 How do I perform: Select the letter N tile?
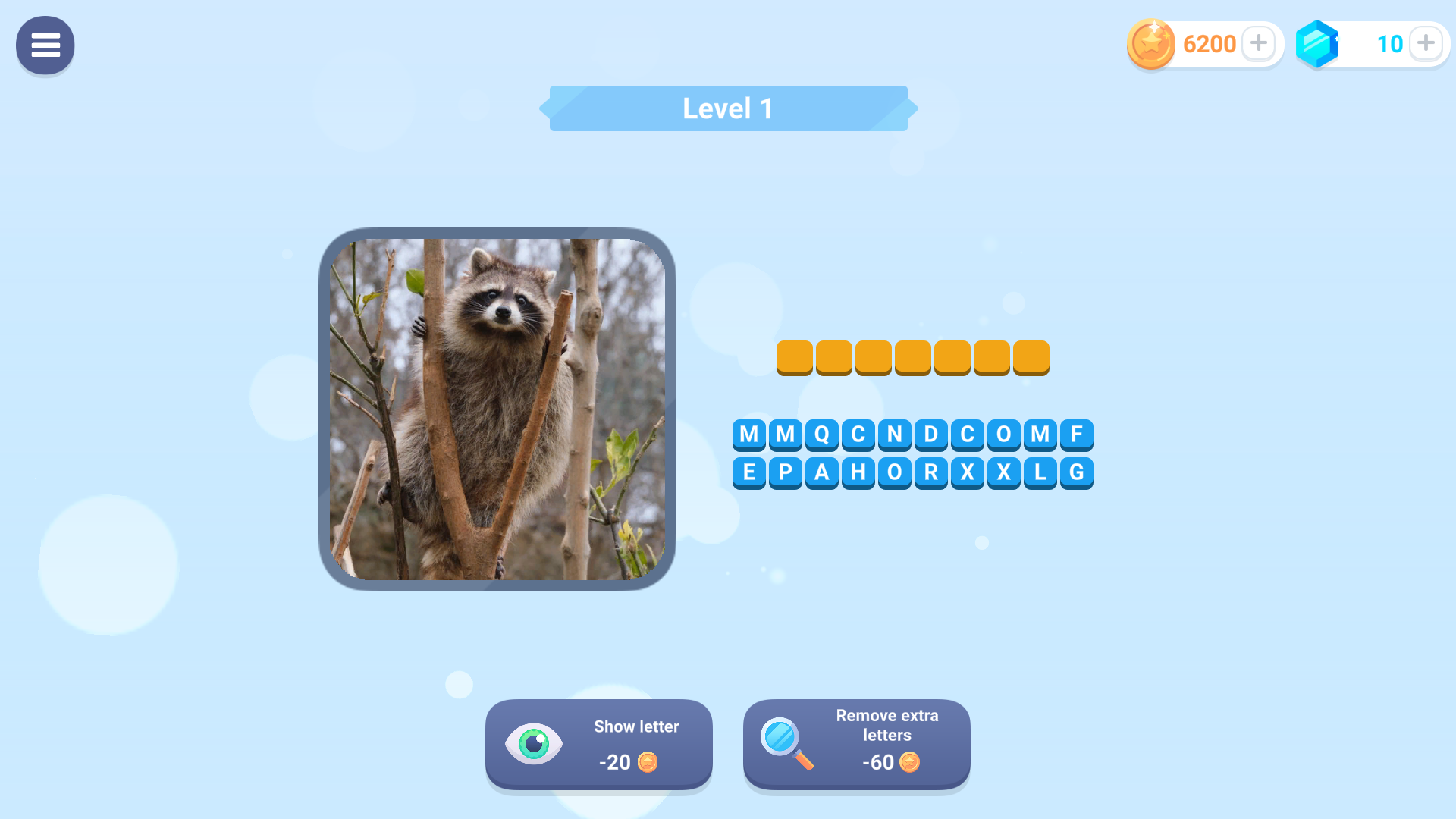tap(895, 435)
